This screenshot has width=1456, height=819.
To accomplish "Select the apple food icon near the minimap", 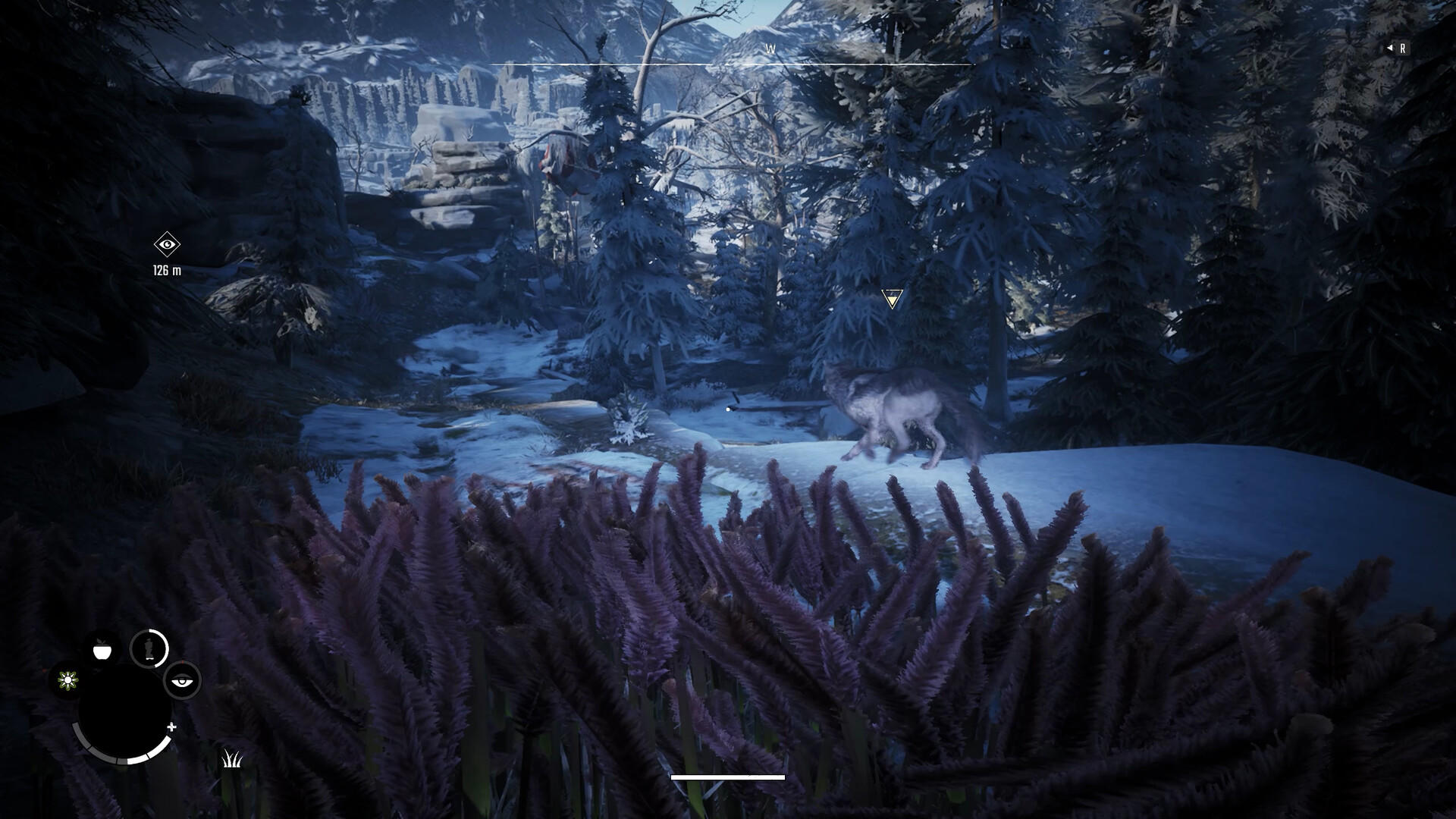I will point(101,649).
